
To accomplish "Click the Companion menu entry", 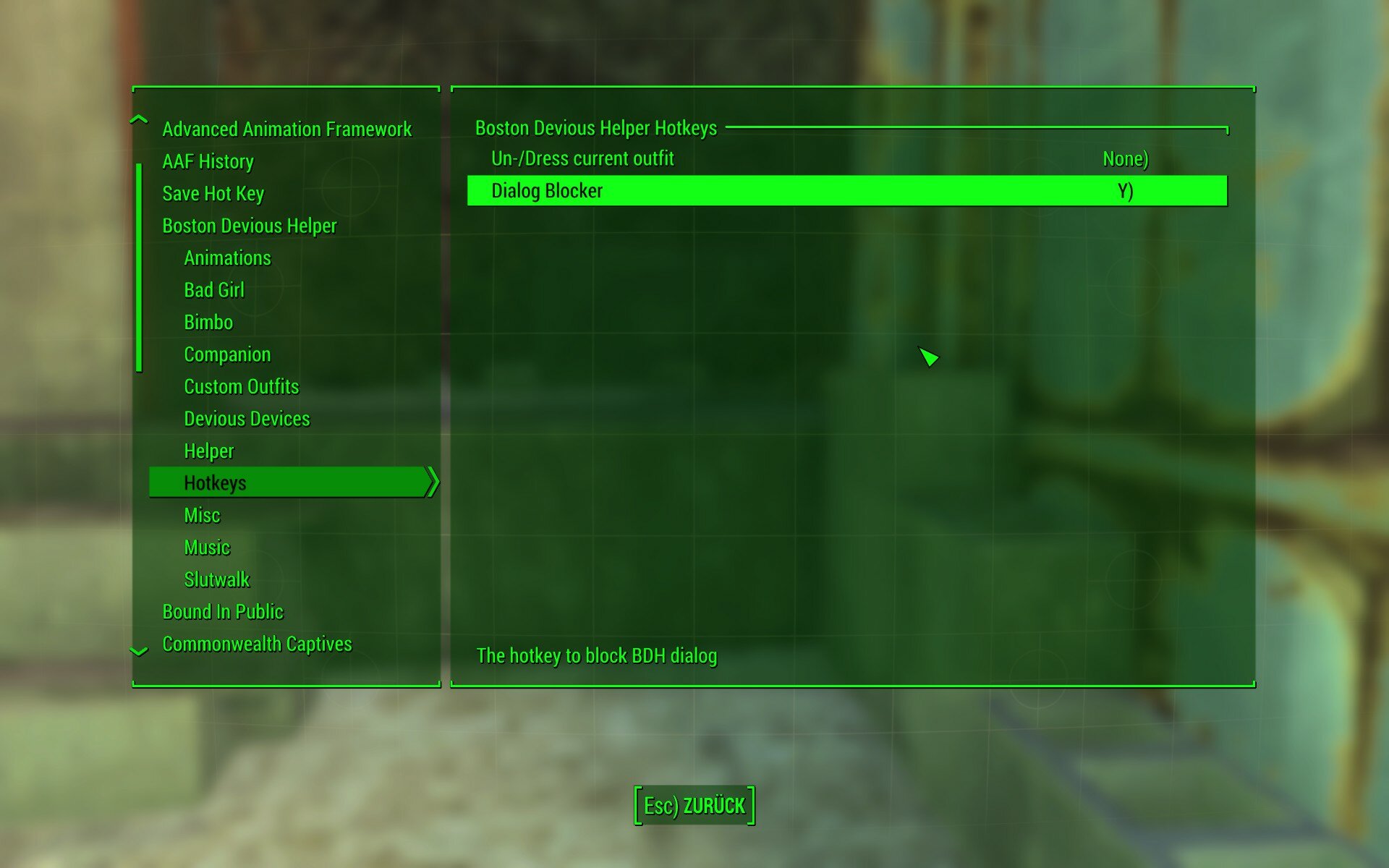I will [227, 354].
